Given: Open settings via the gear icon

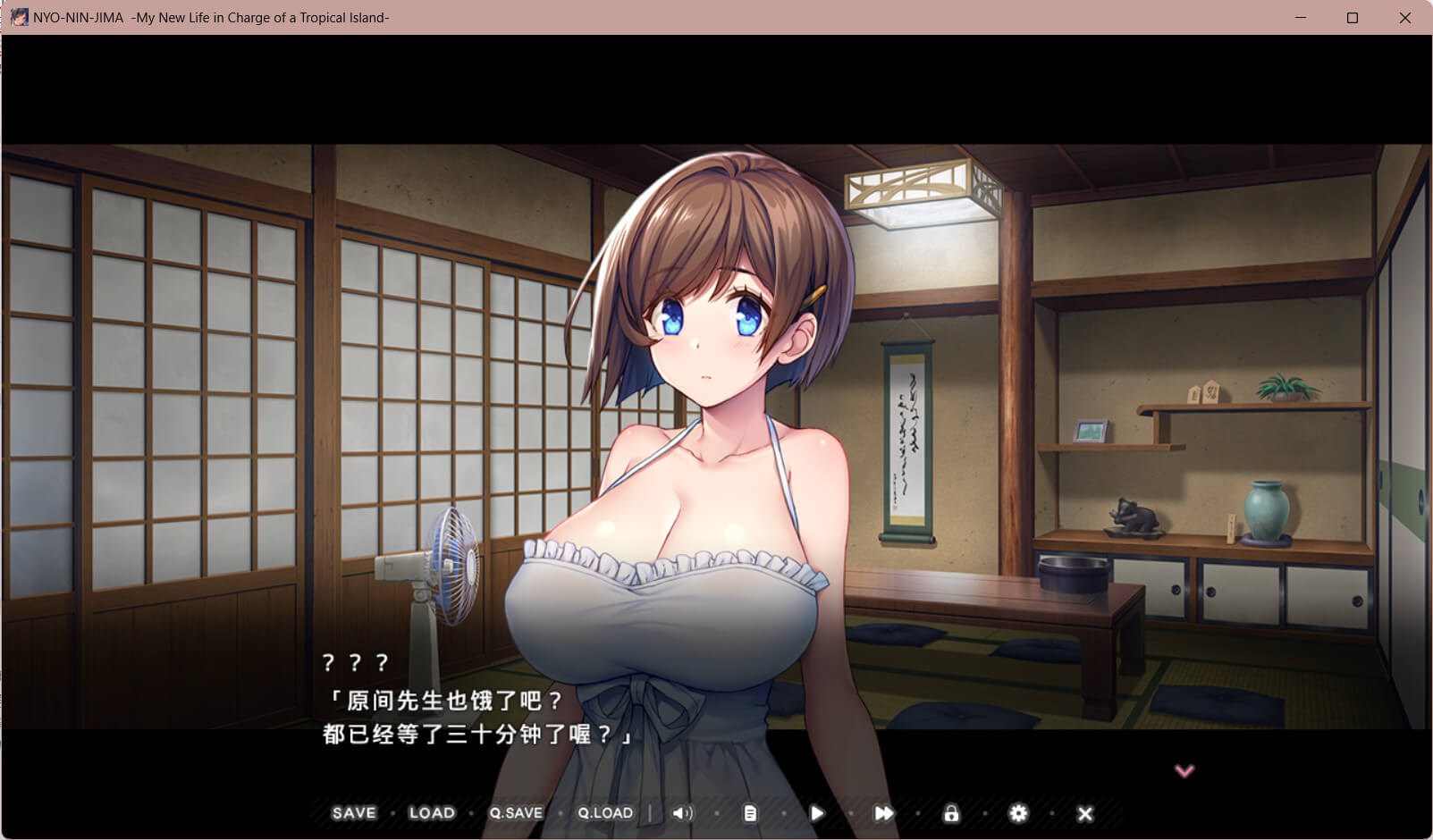Looking at the screenshot, I should (x=1018, y=813).
